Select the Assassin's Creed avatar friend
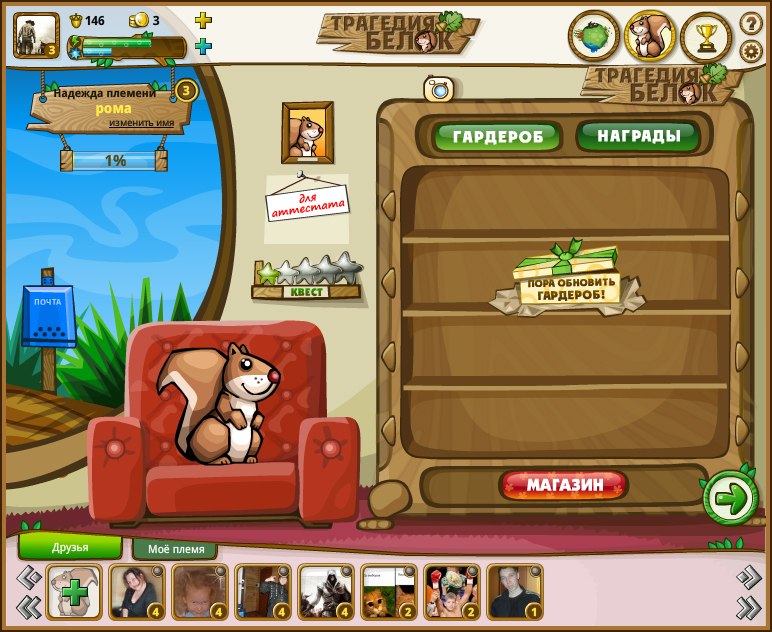772x632 pixels. (x=326, y=592)
